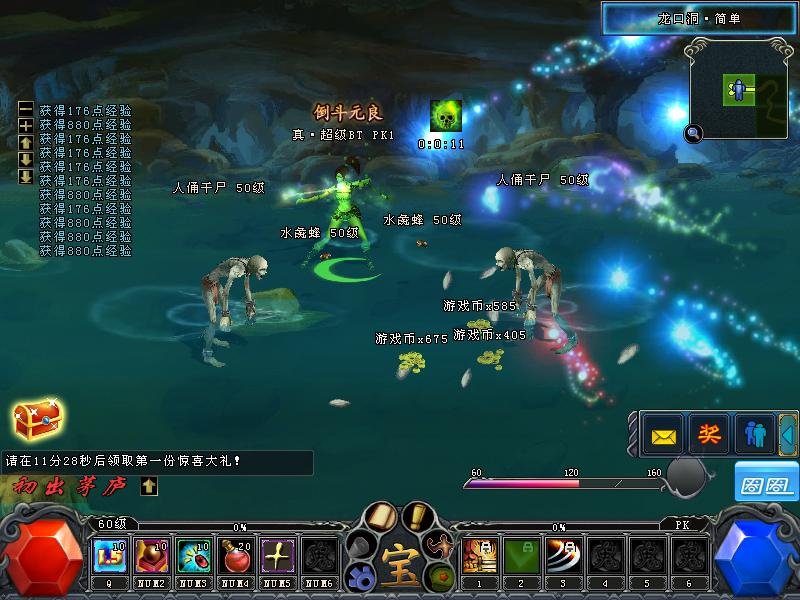800x600 pixels.
Task: Use the item in quick slot 1
Action: click(x=478, y=555)
